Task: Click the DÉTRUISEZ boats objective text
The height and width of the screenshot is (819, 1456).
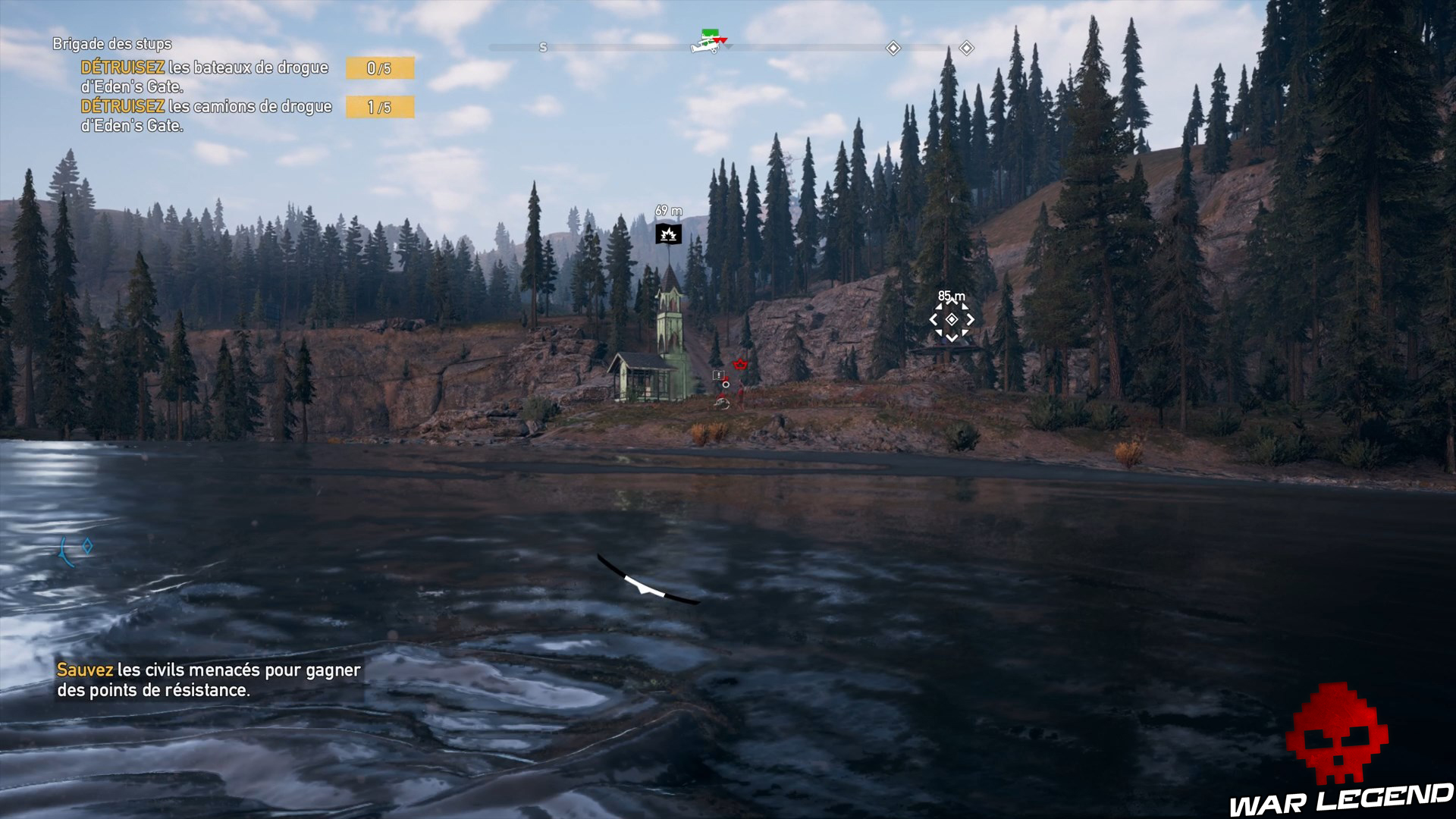Action: click(x=203, y=67)
